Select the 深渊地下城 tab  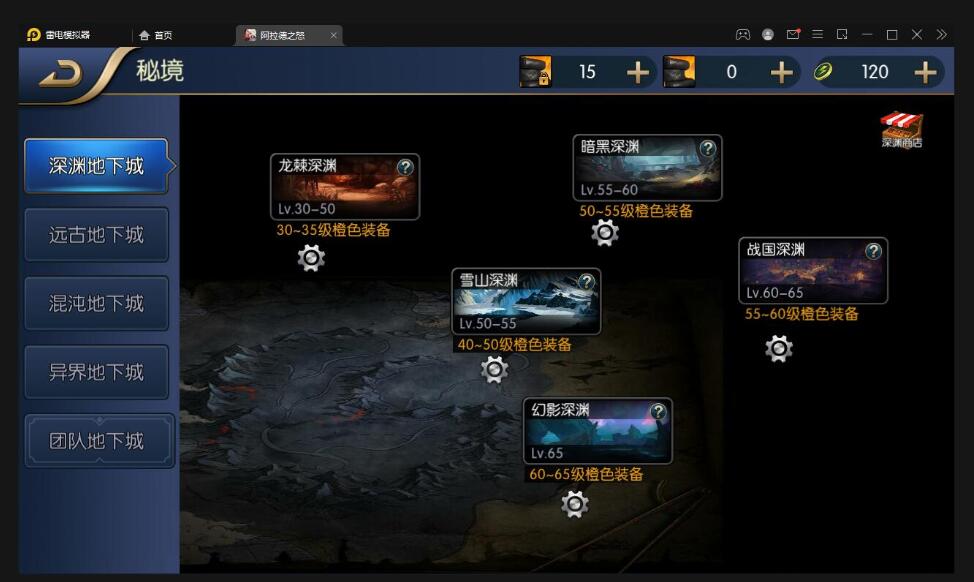coord(96,166)
